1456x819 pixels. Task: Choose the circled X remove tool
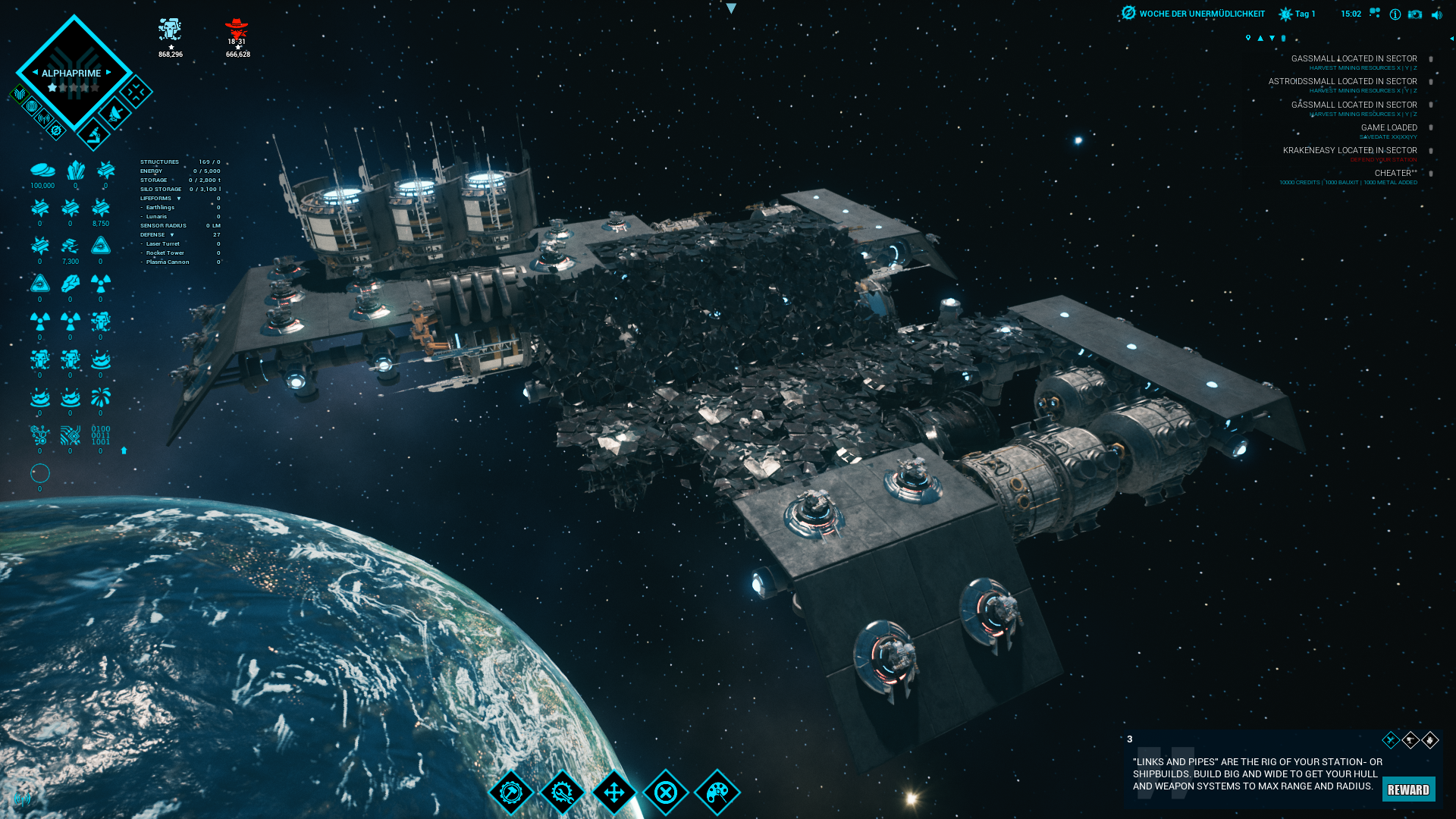tap(666, 792)
